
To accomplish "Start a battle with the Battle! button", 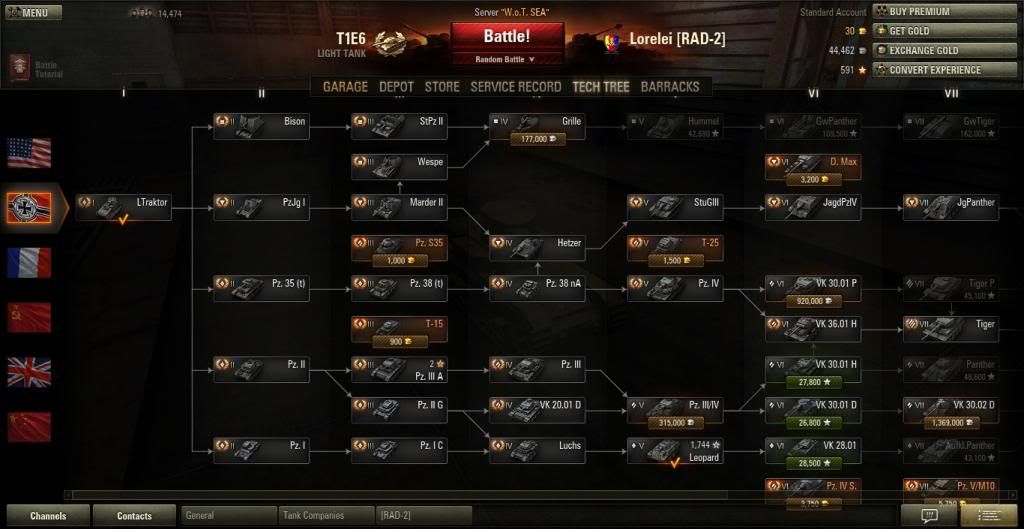I will pyautogui.click(x=506, y=37).
